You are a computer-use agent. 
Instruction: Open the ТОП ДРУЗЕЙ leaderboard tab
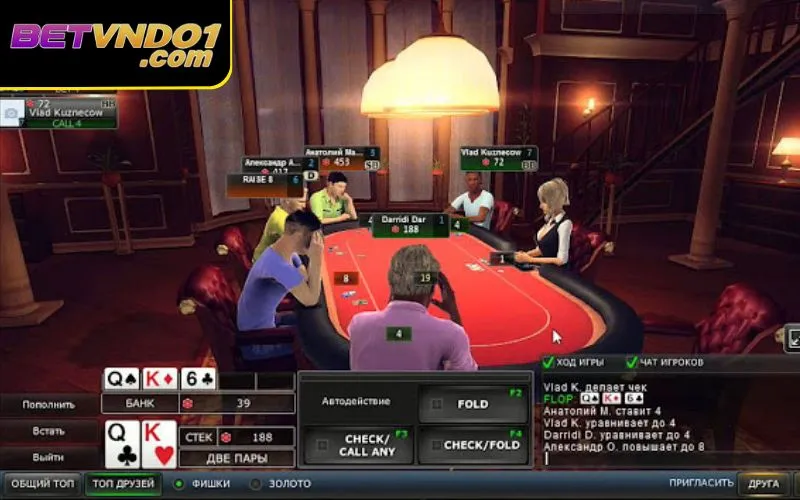click(124, 484)
